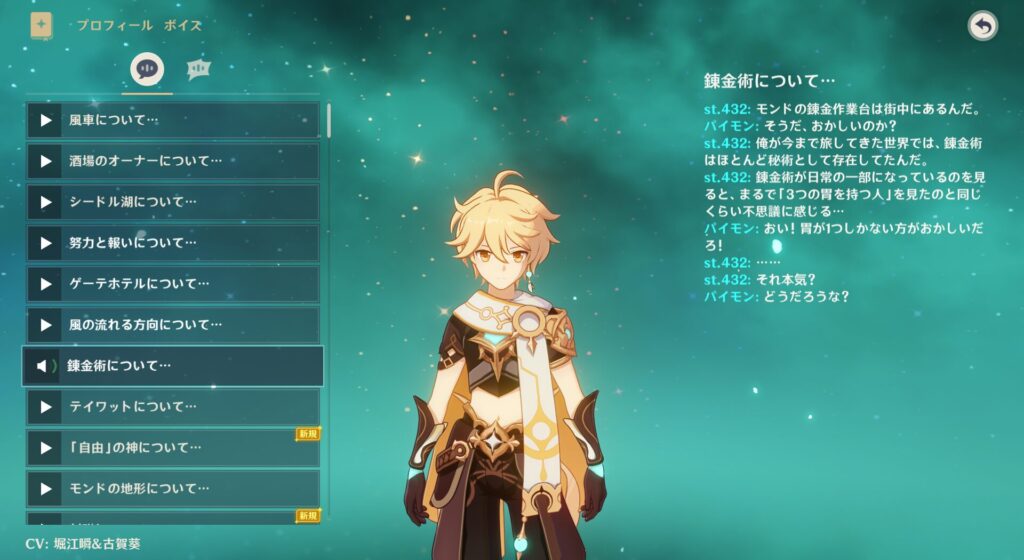Play the 酒場のオーナーについて voice line
This screenshot has width=1024, height=560.
tap(46, 162)
